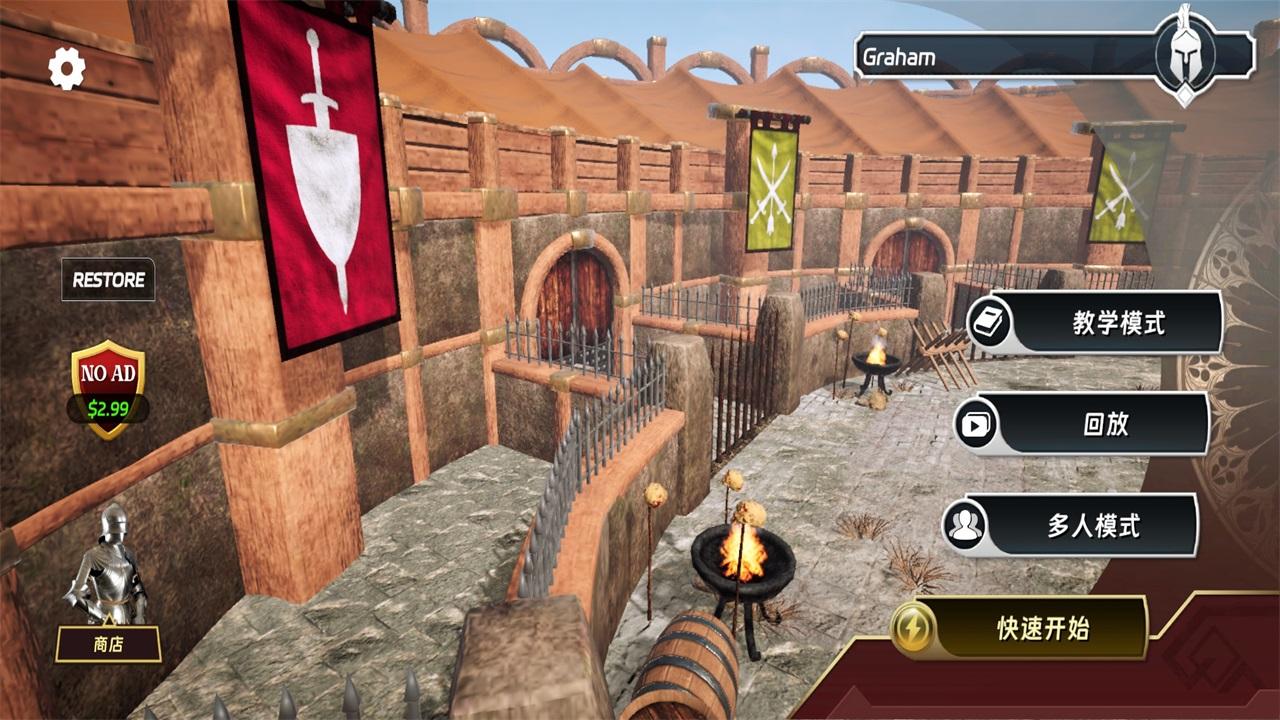Open settings with the gear icon

67,68
